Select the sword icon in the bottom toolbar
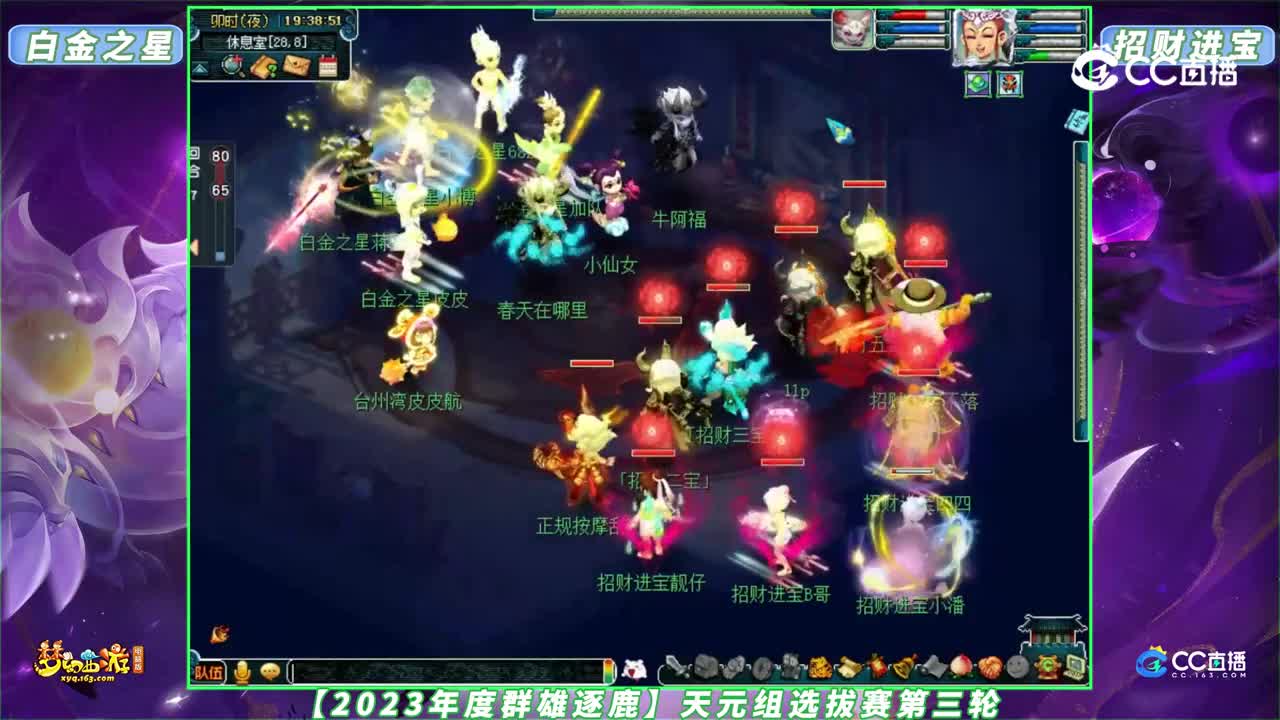Image resolution: width=1280 pixels, height=720 pixels. [672, 666]
